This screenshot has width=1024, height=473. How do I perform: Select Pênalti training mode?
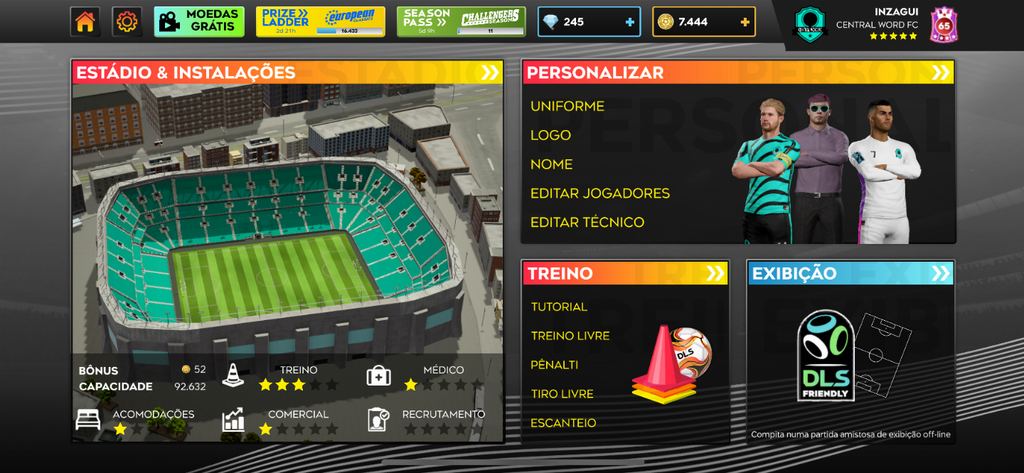pyautogui.click(x=555, y=365)
